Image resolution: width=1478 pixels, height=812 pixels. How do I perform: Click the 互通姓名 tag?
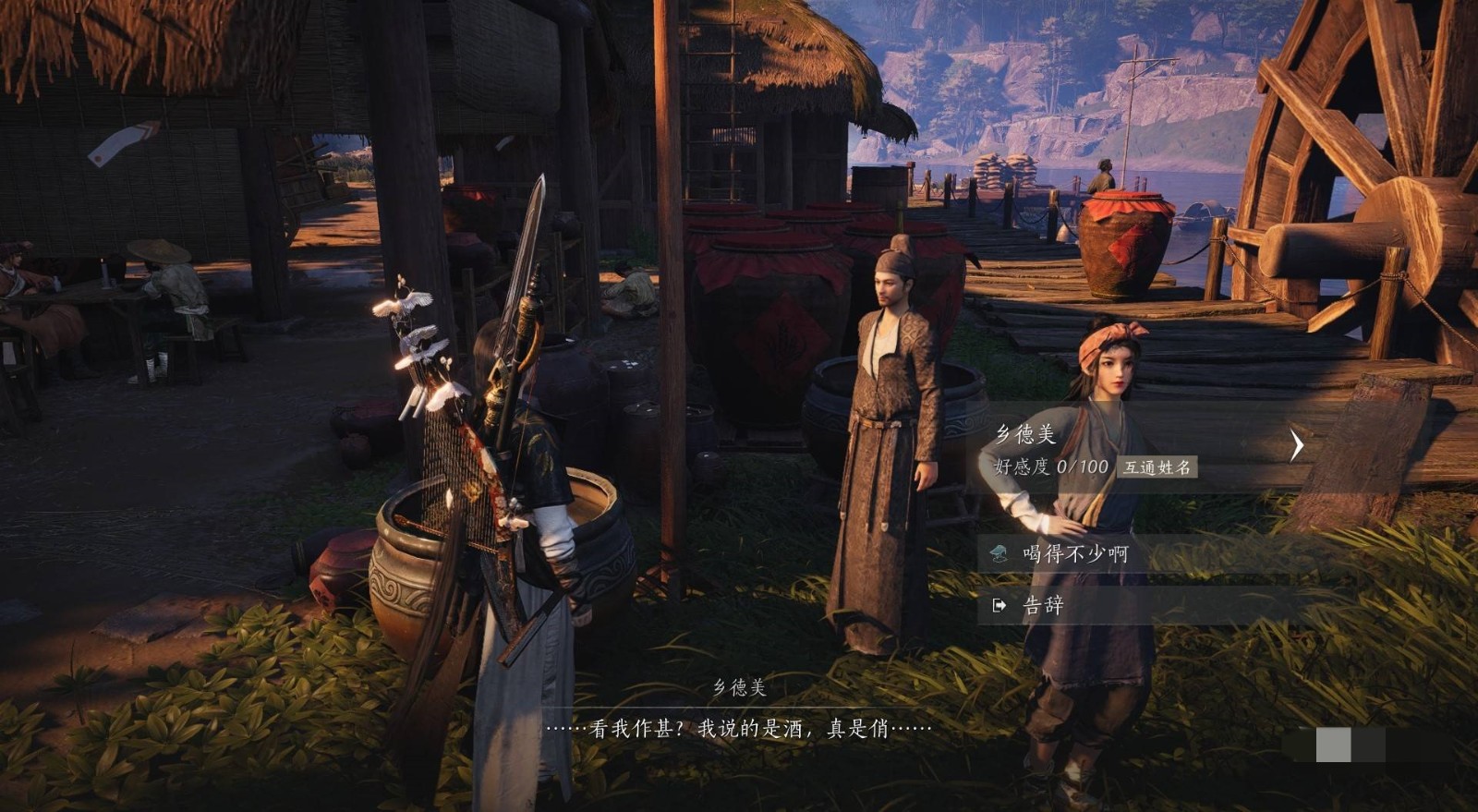click(1157, 467)
